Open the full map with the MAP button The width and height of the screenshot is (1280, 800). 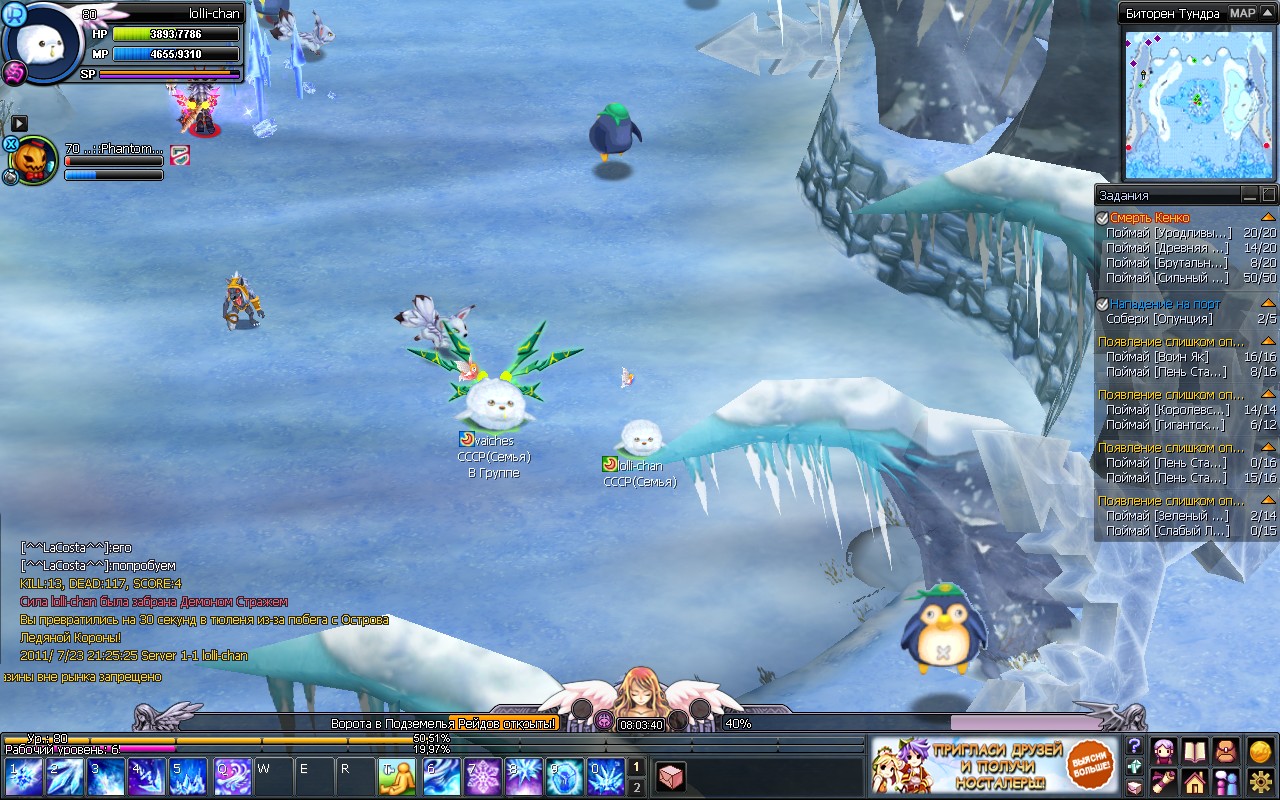coord(1242,13)
